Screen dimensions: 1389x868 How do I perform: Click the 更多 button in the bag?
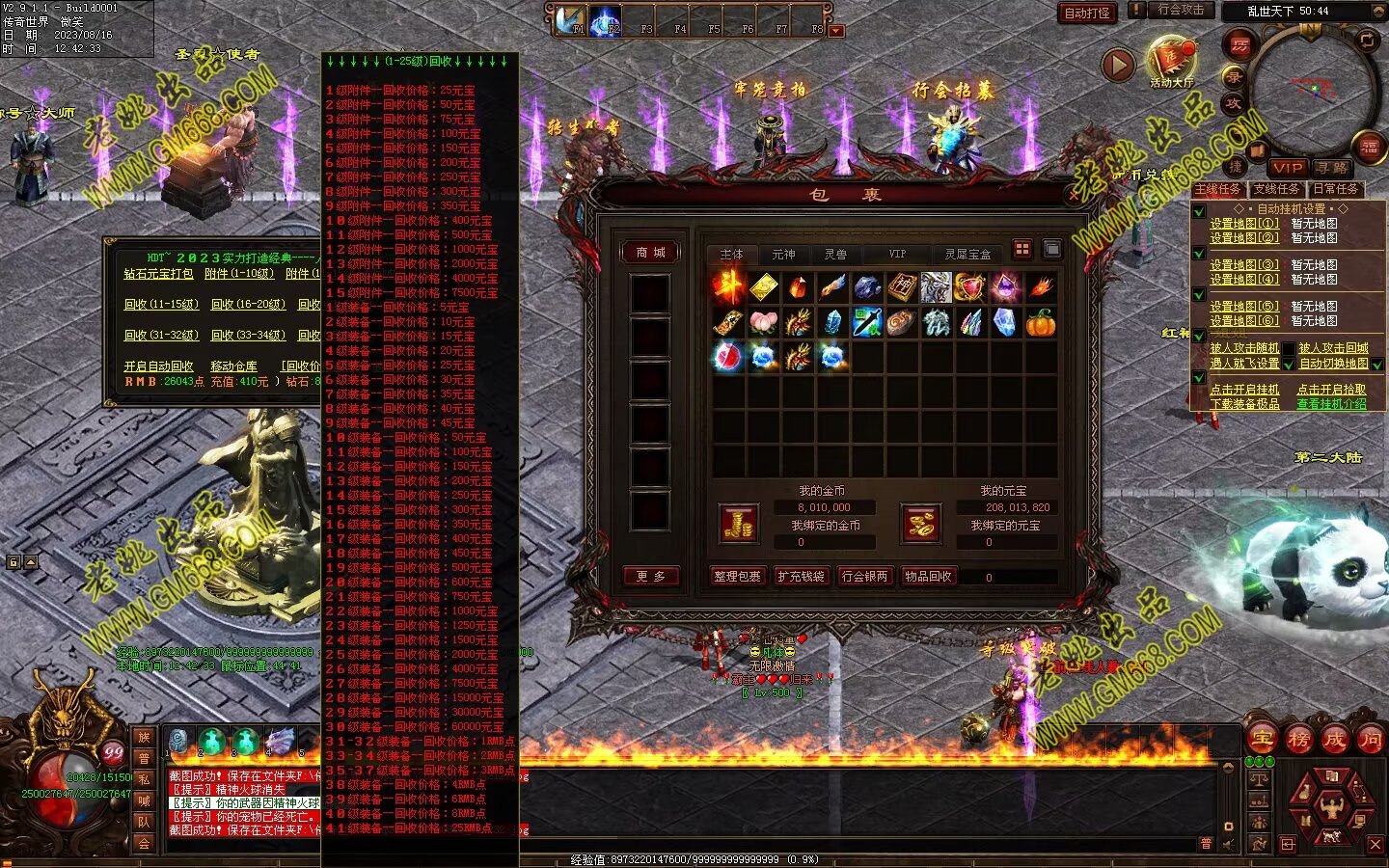(651, 577)
